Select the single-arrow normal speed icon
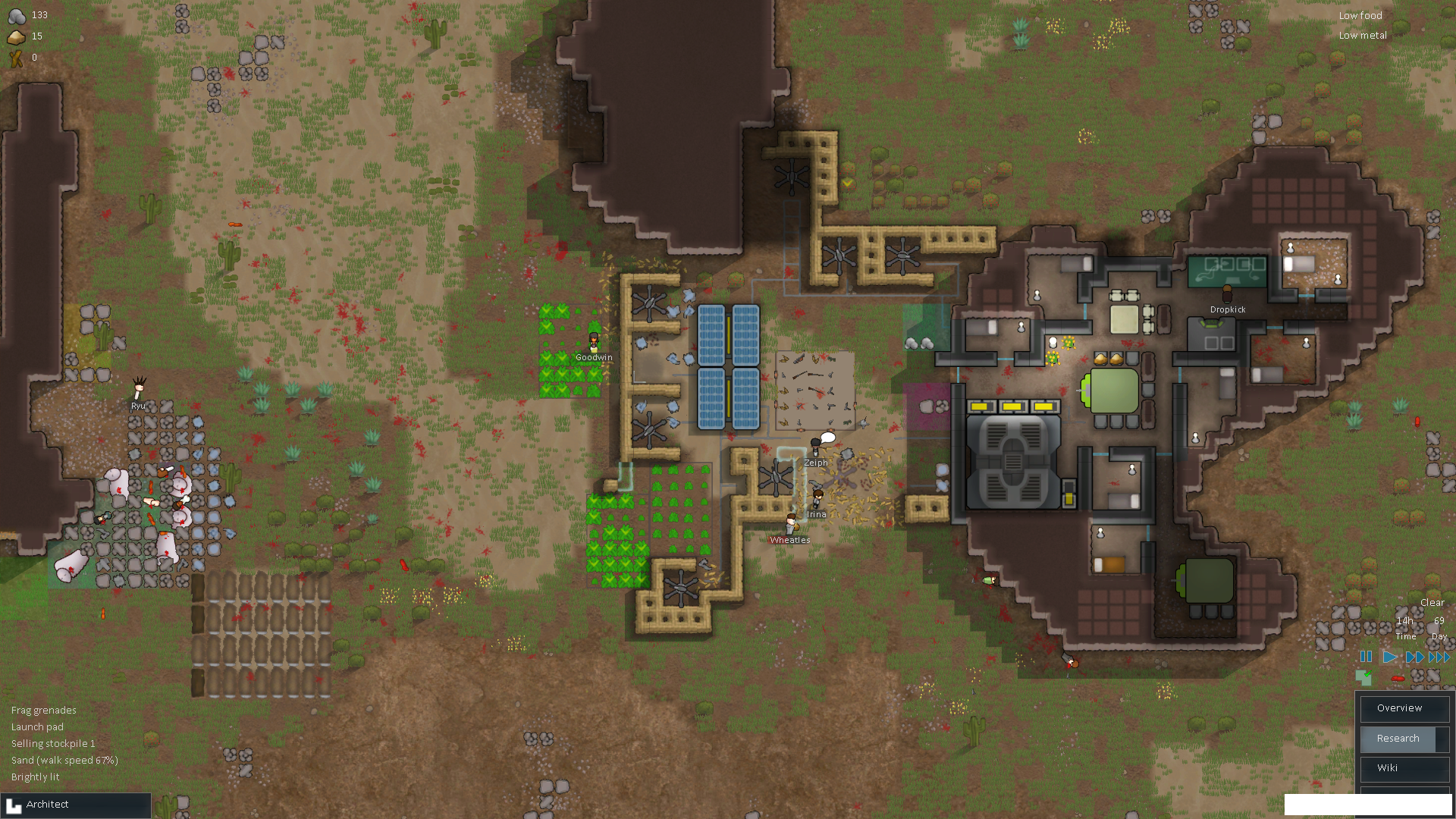Screen dimensions: 1456x819 [x=1389, y=657]
